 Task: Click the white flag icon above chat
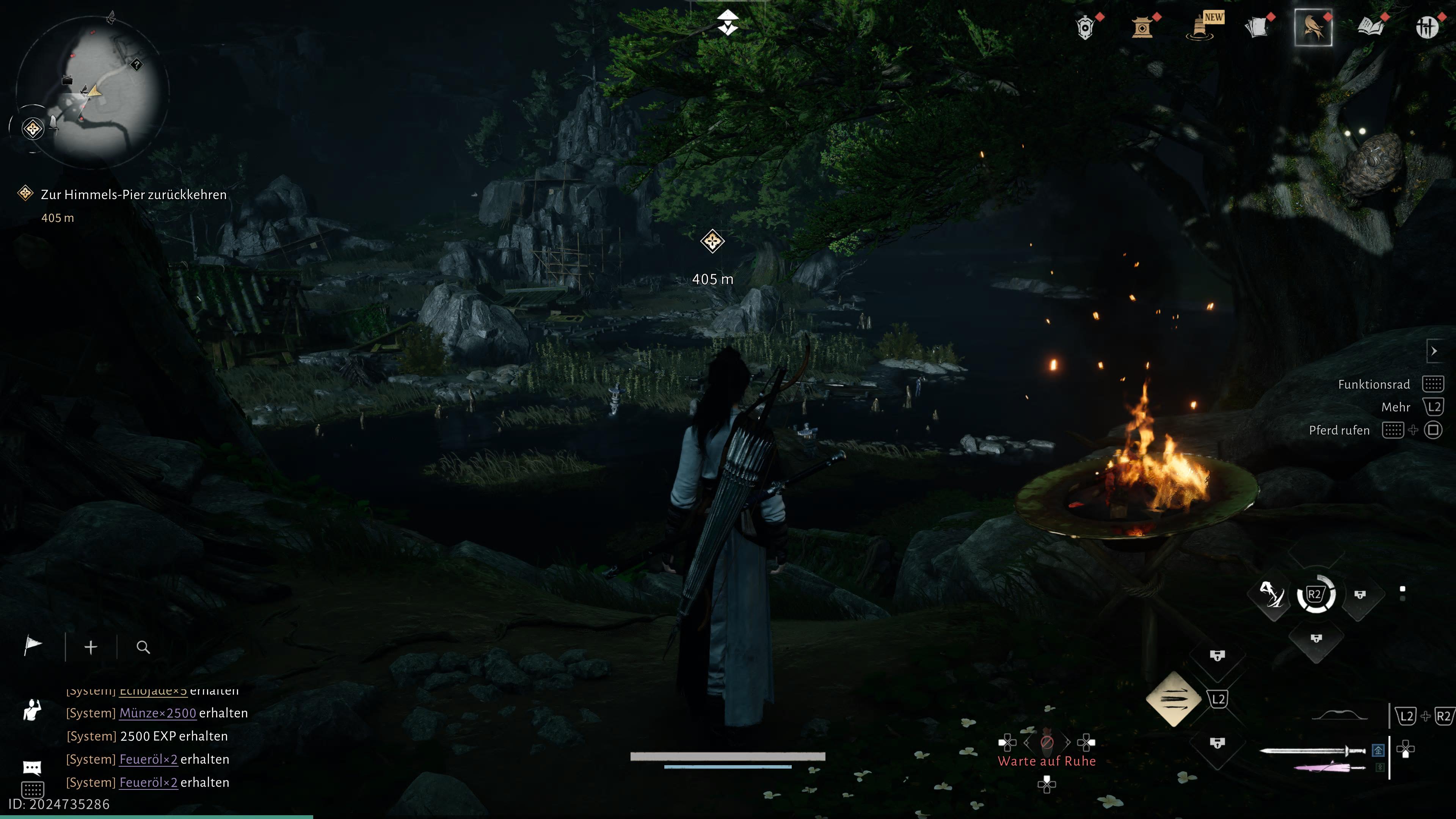point(33,645)
